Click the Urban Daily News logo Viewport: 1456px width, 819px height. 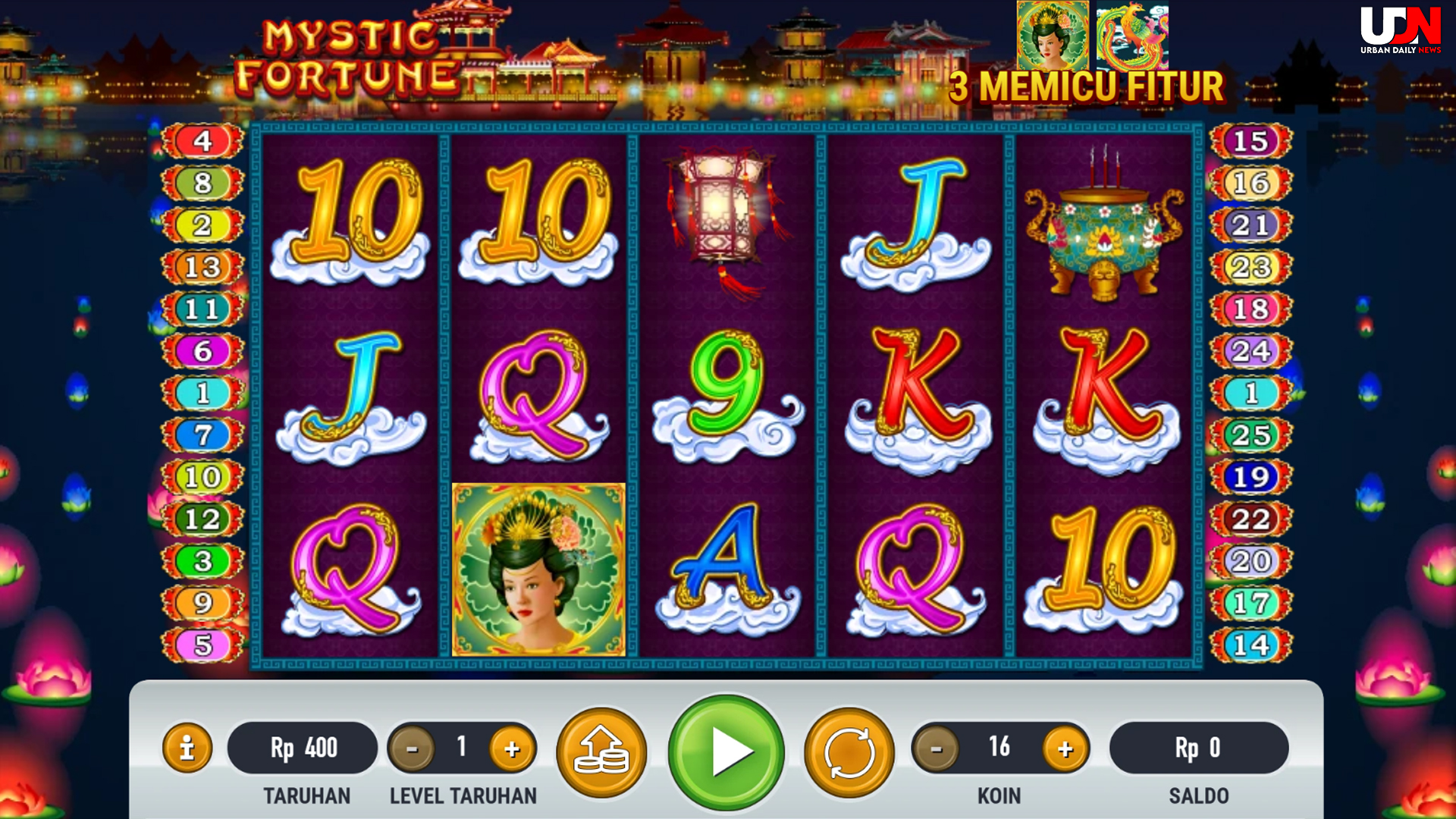[1400, 30]
